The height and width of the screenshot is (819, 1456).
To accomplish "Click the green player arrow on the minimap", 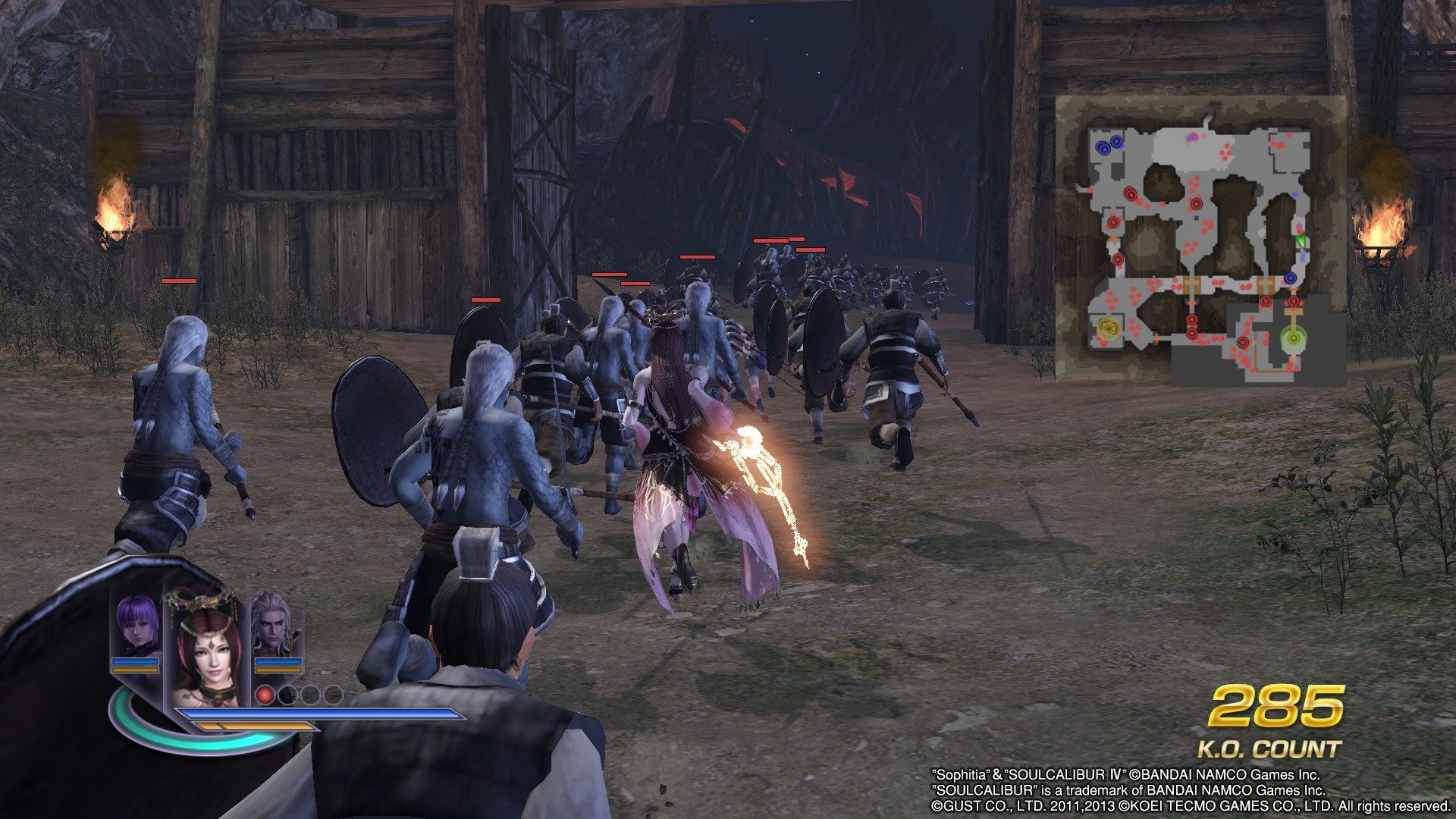I will (1301, 240).
